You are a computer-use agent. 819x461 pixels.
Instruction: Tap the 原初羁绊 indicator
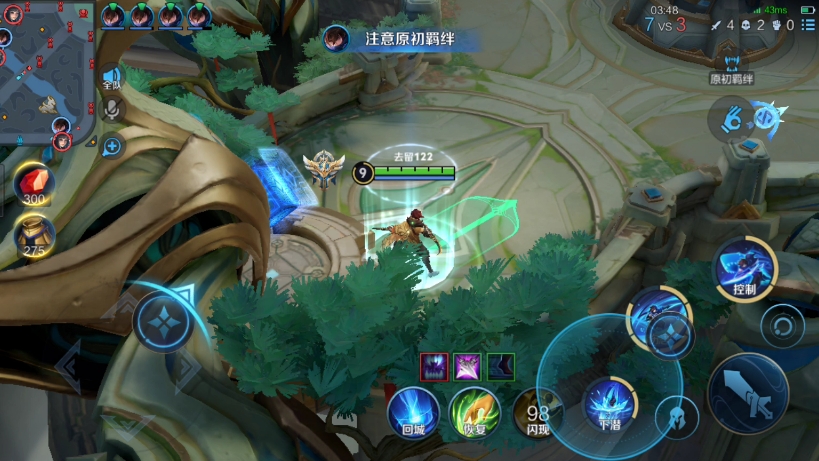pos(732,66)
